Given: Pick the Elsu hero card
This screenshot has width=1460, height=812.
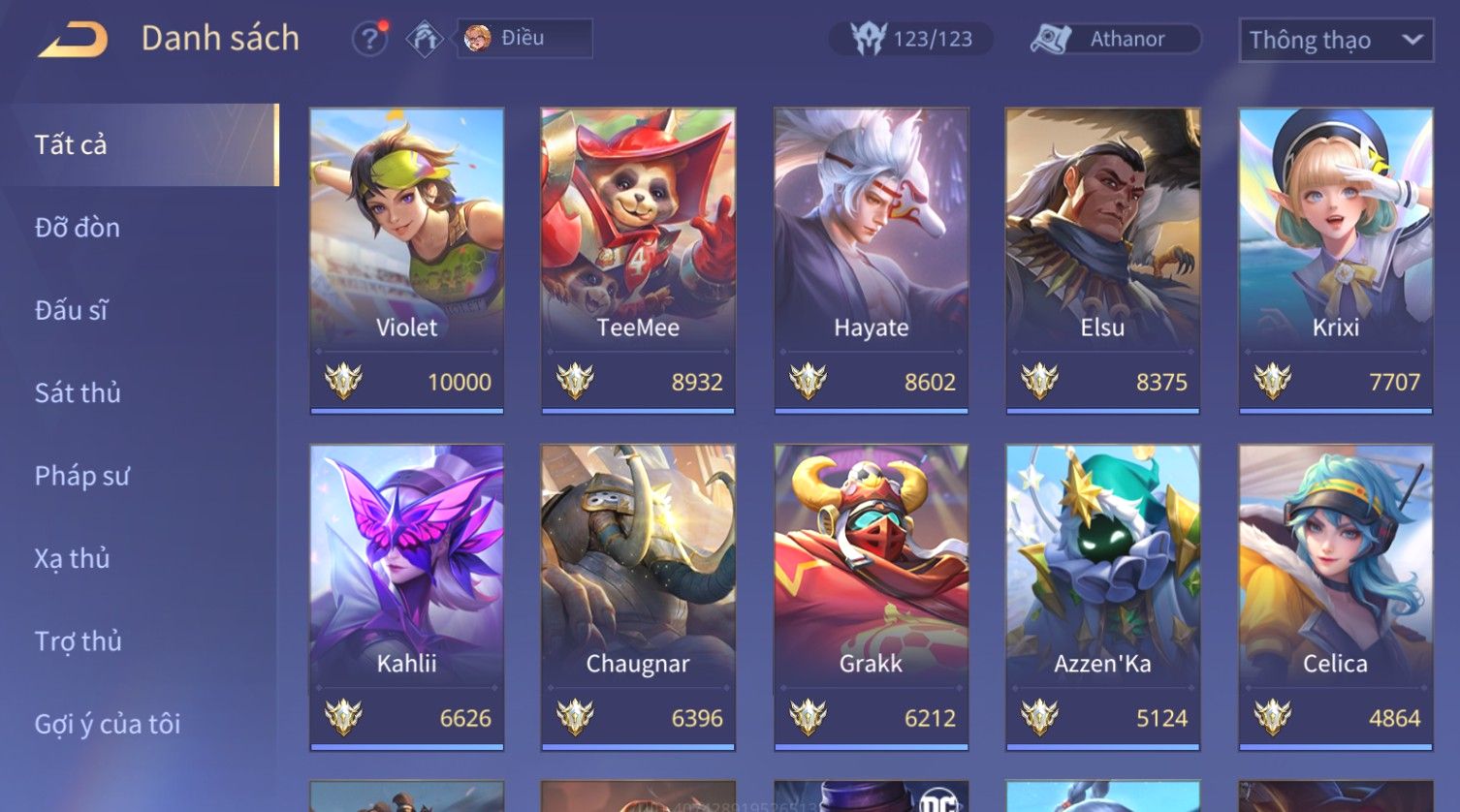Looking at the screenshot, I should point(1102,260).
